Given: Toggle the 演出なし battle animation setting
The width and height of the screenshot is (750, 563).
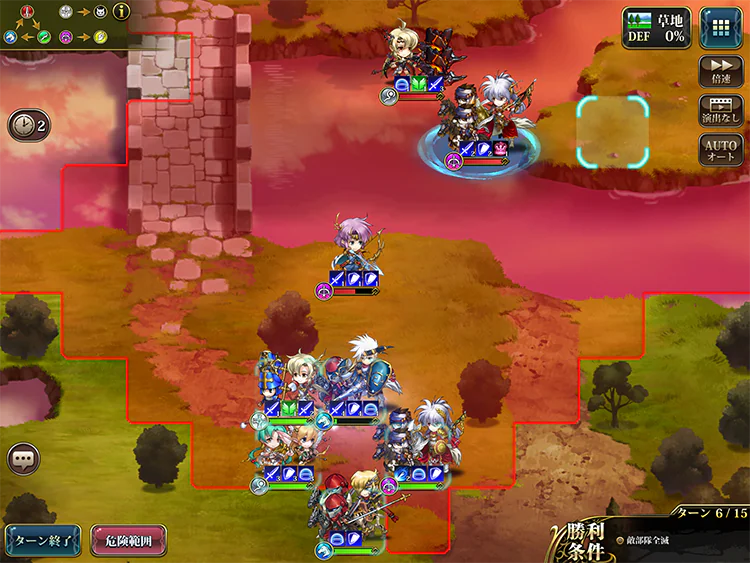Looking at the screenshot, I should click(x=721, y=110).
